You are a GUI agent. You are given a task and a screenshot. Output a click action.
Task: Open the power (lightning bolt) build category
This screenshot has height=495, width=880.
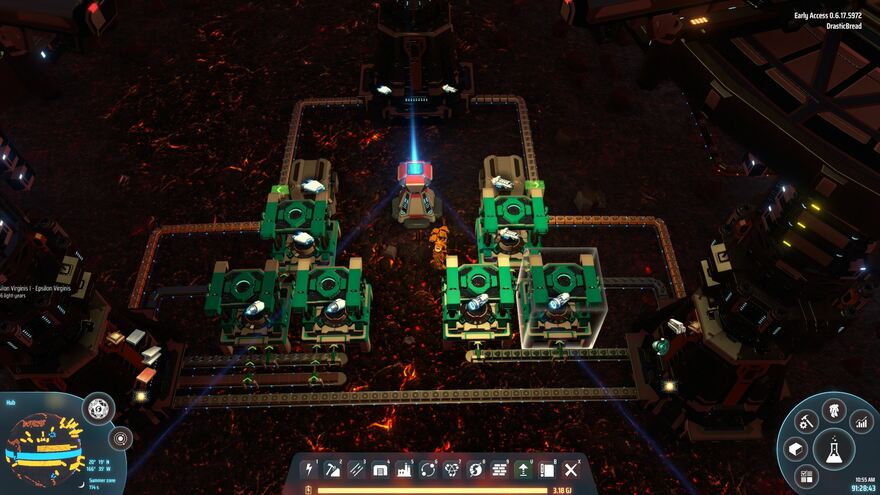(x=310, y=469)
